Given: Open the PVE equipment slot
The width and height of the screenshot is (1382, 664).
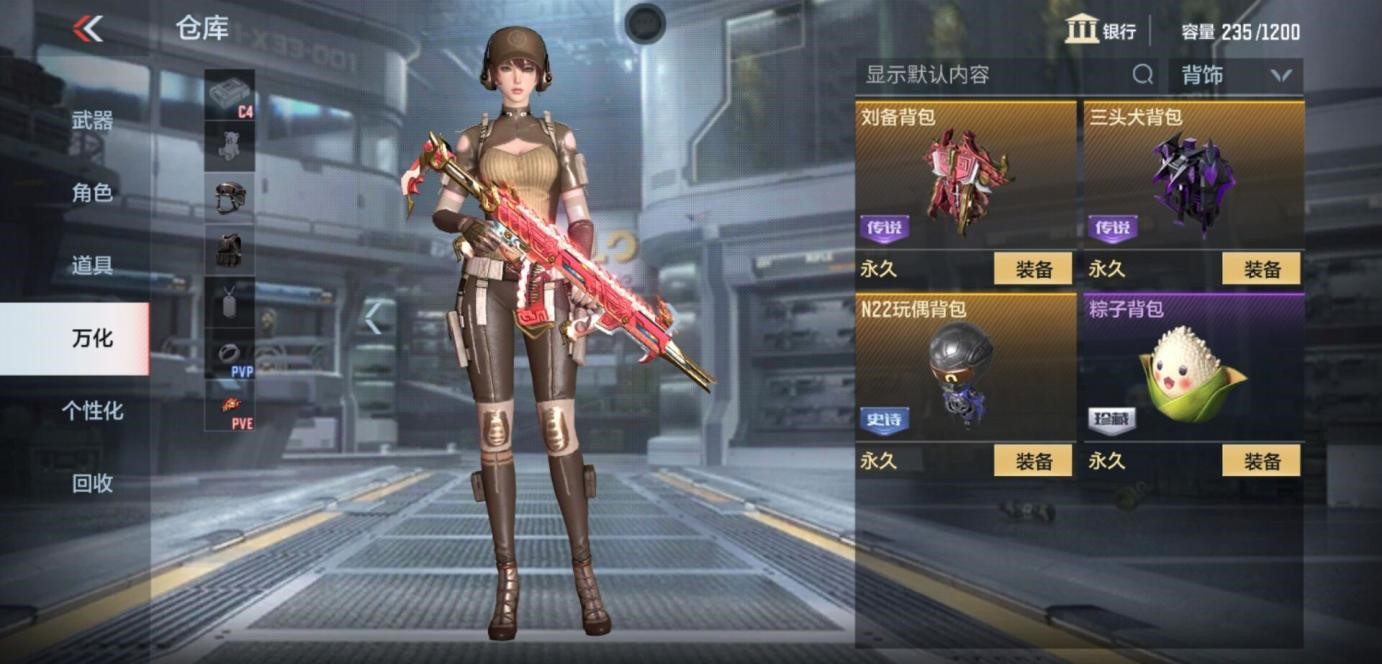Looking at the screenshot, I should pyautogui.click(x=230, y=406).
